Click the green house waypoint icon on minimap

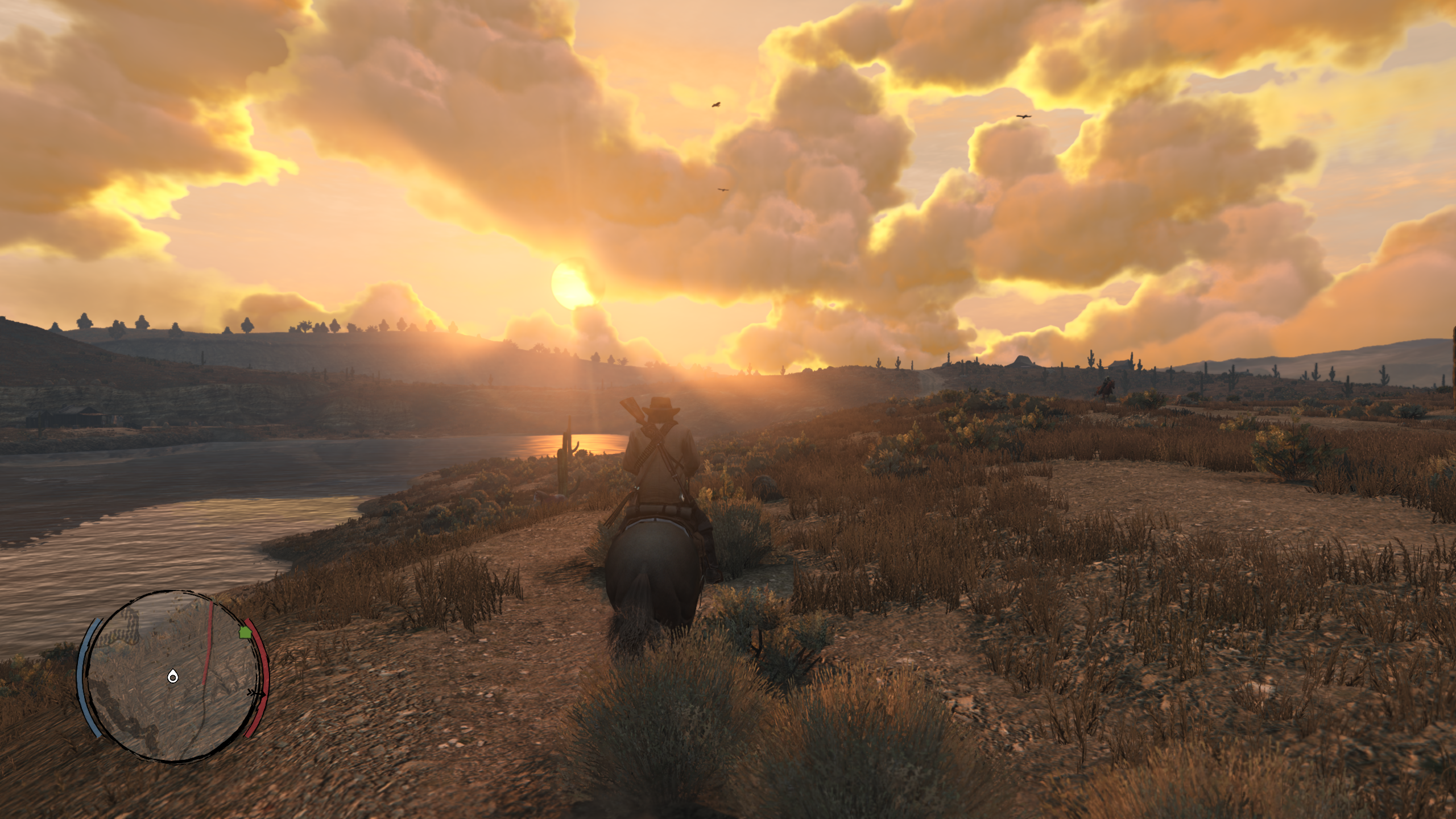[245, 632]
